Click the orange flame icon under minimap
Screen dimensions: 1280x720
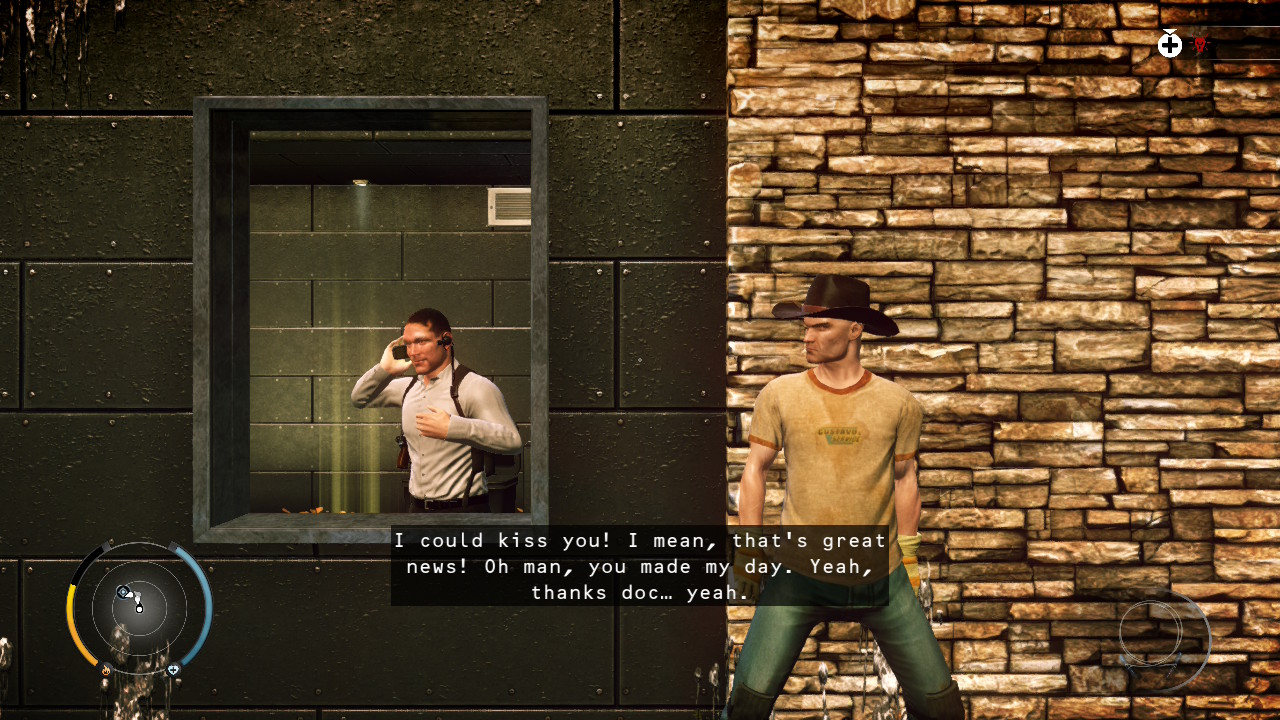click(x=105, y=670)
